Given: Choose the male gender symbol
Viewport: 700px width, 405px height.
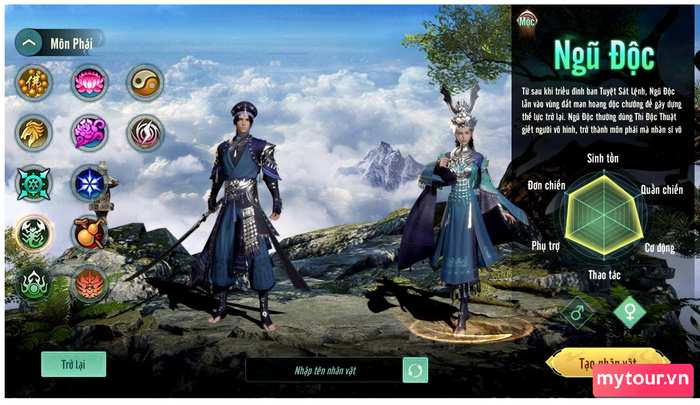Looking at the screenshot, I should point(577,312).
